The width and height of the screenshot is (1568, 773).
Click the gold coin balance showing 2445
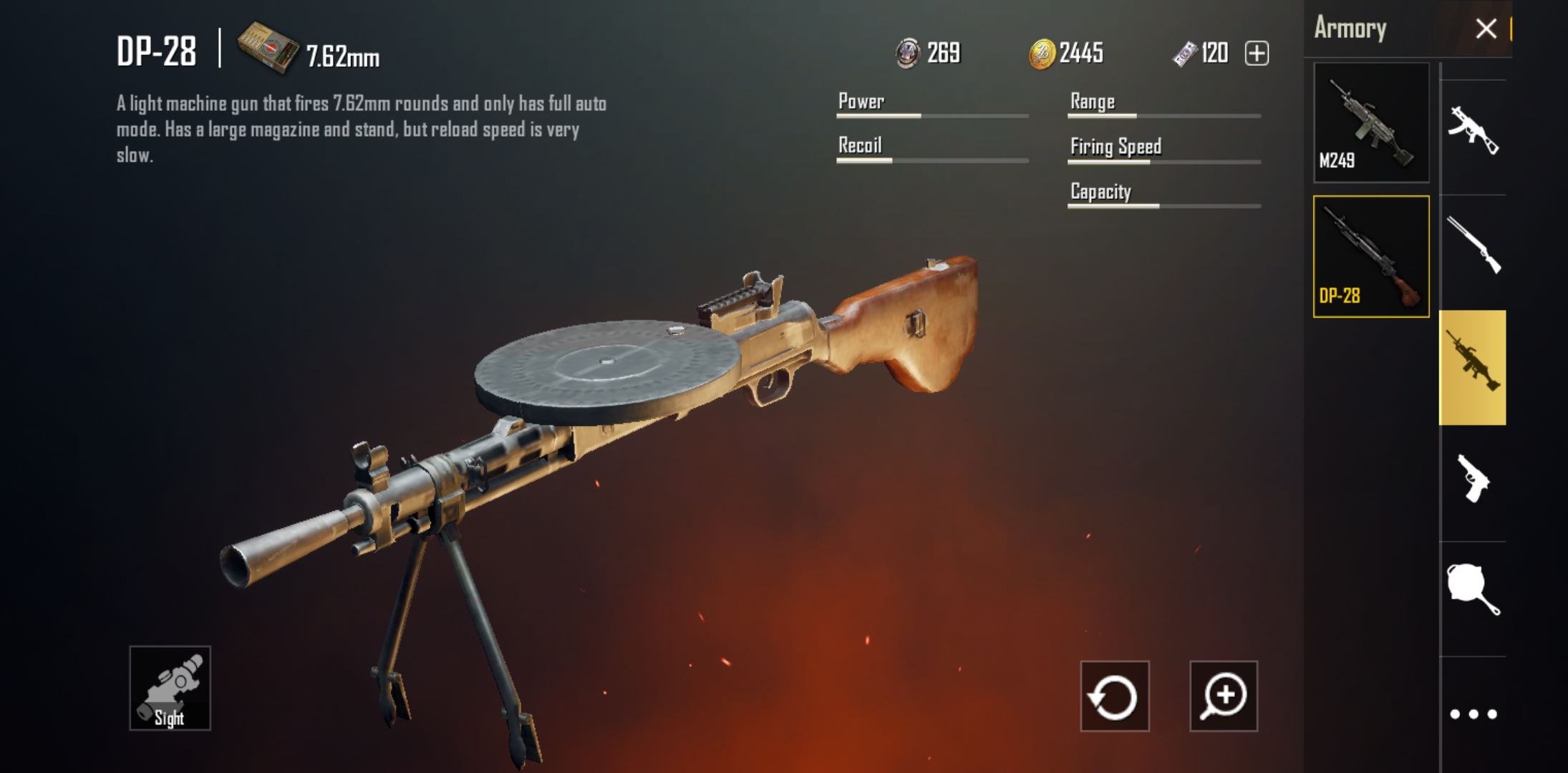click(x=1067, y=52)
